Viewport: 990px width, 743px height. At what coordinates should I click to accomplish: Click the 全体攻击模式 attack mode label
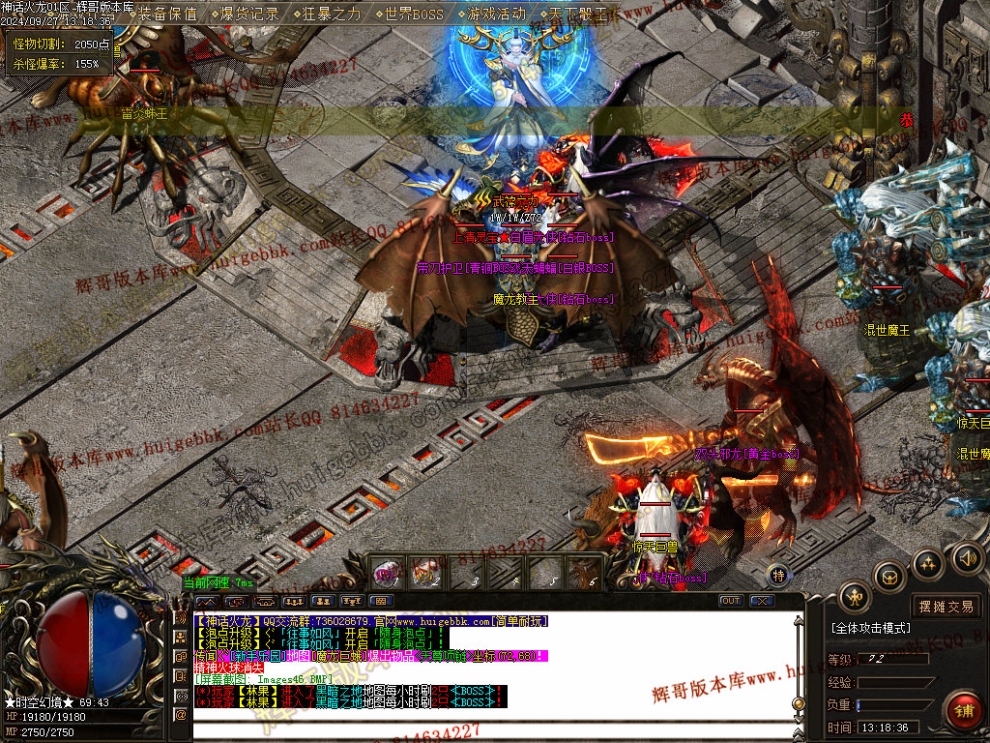[870, 628]
